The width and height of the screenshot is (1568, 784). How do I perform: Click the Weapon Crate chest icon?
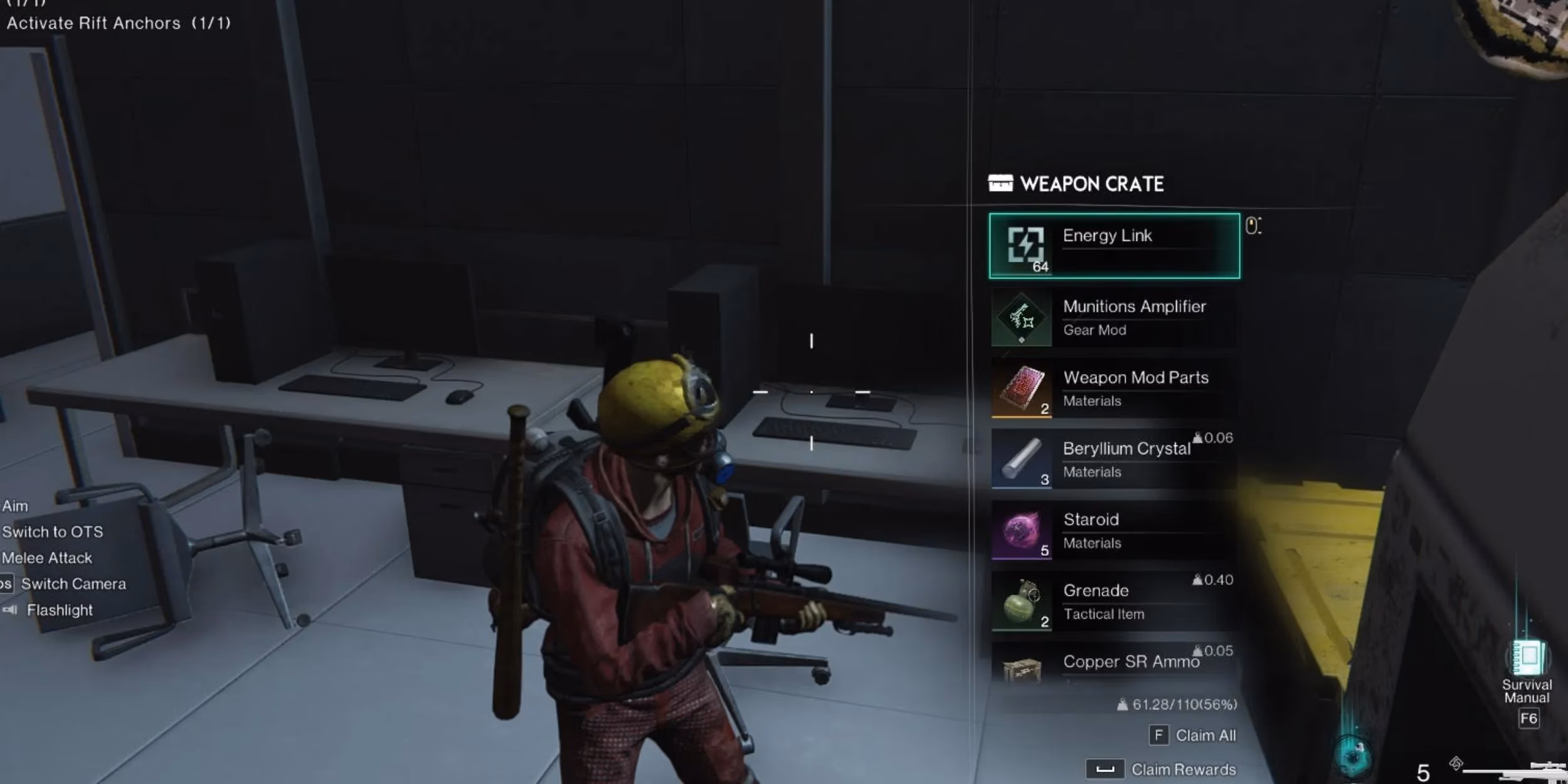point(1002,183)
